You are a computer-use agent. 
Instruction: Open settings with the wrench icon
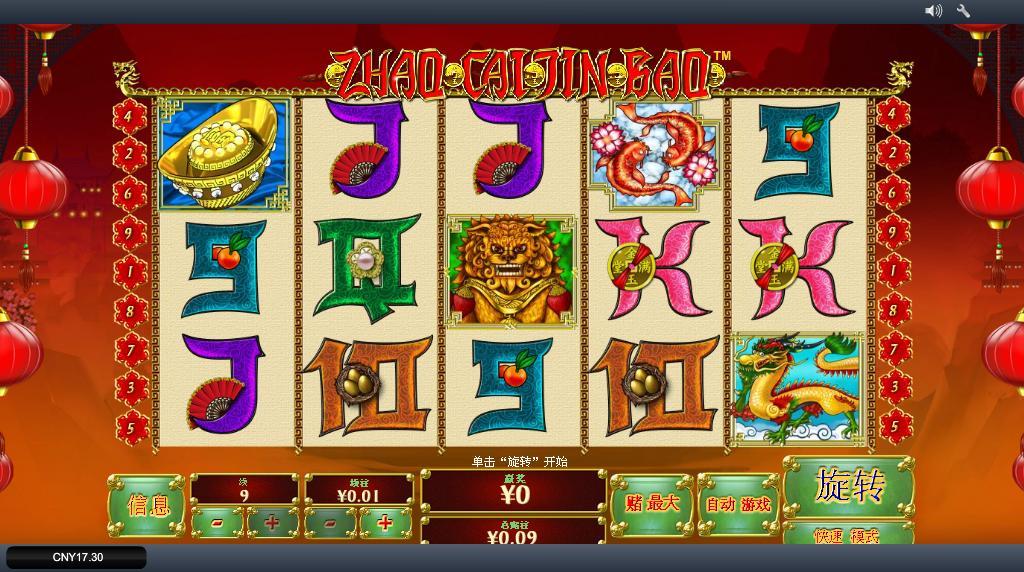964,11
